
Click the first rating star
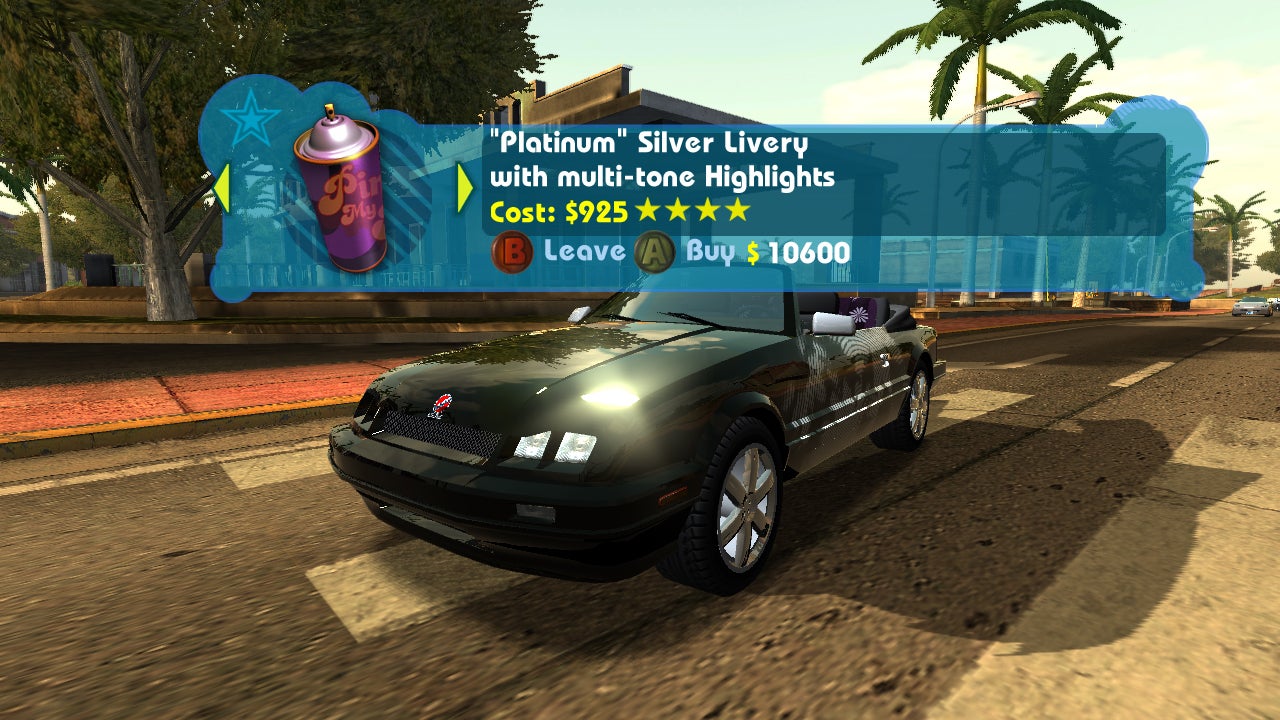649,211
